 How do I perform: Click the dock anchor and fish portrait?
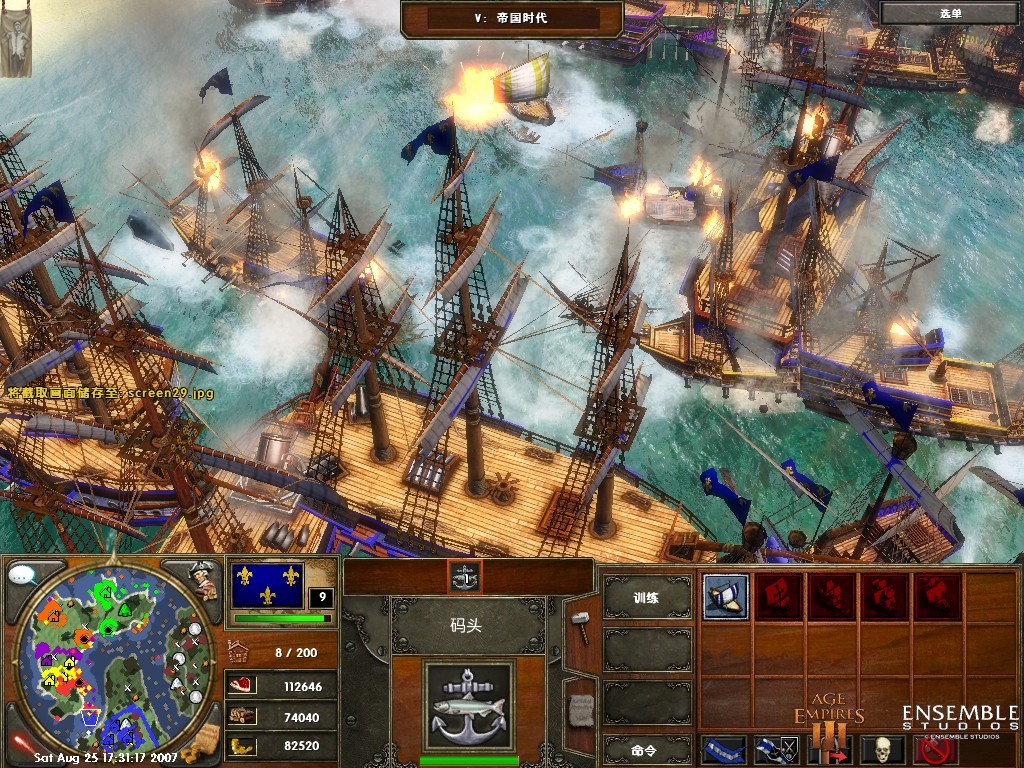pyautogui.click(x=468, y=703)
